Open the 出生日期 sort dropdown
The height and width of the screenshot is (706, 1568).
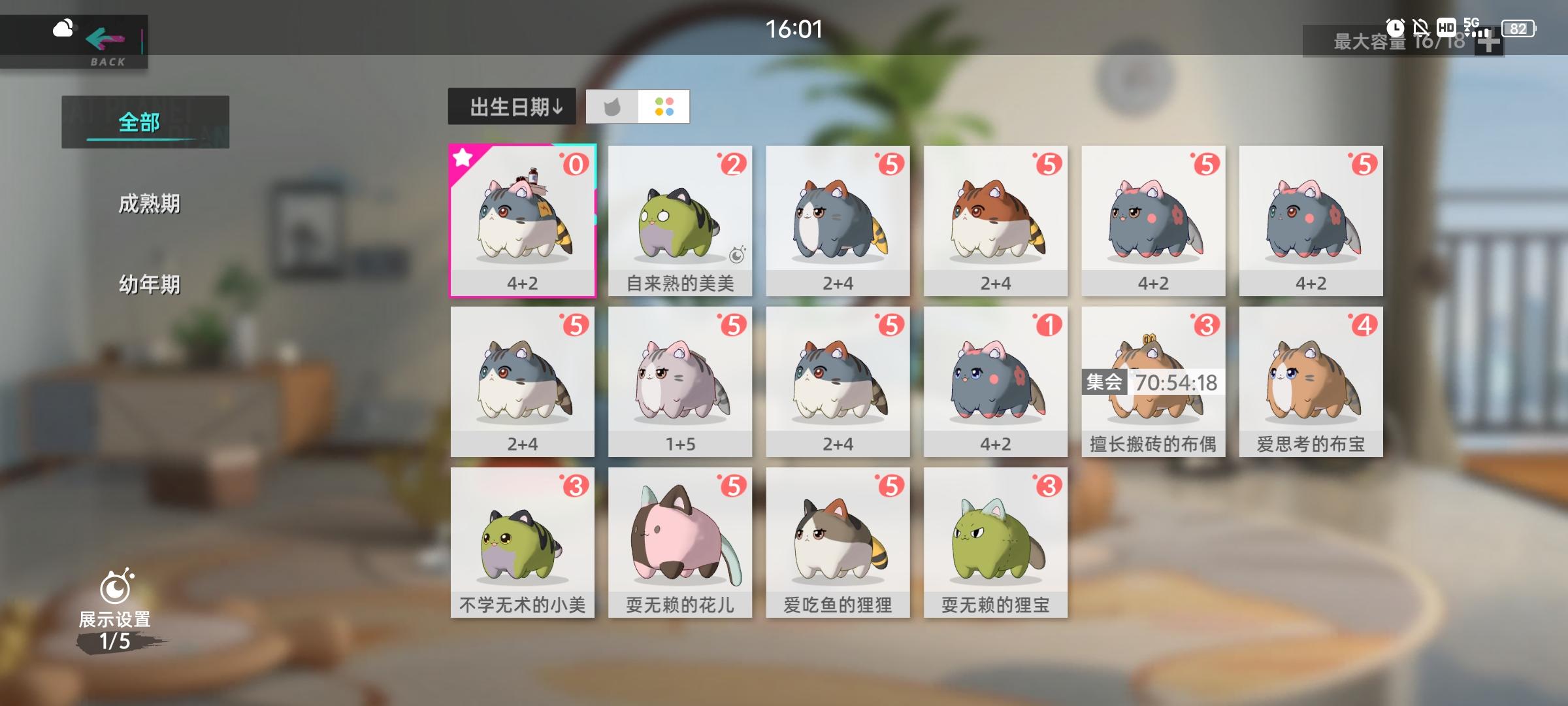point(512,108)
